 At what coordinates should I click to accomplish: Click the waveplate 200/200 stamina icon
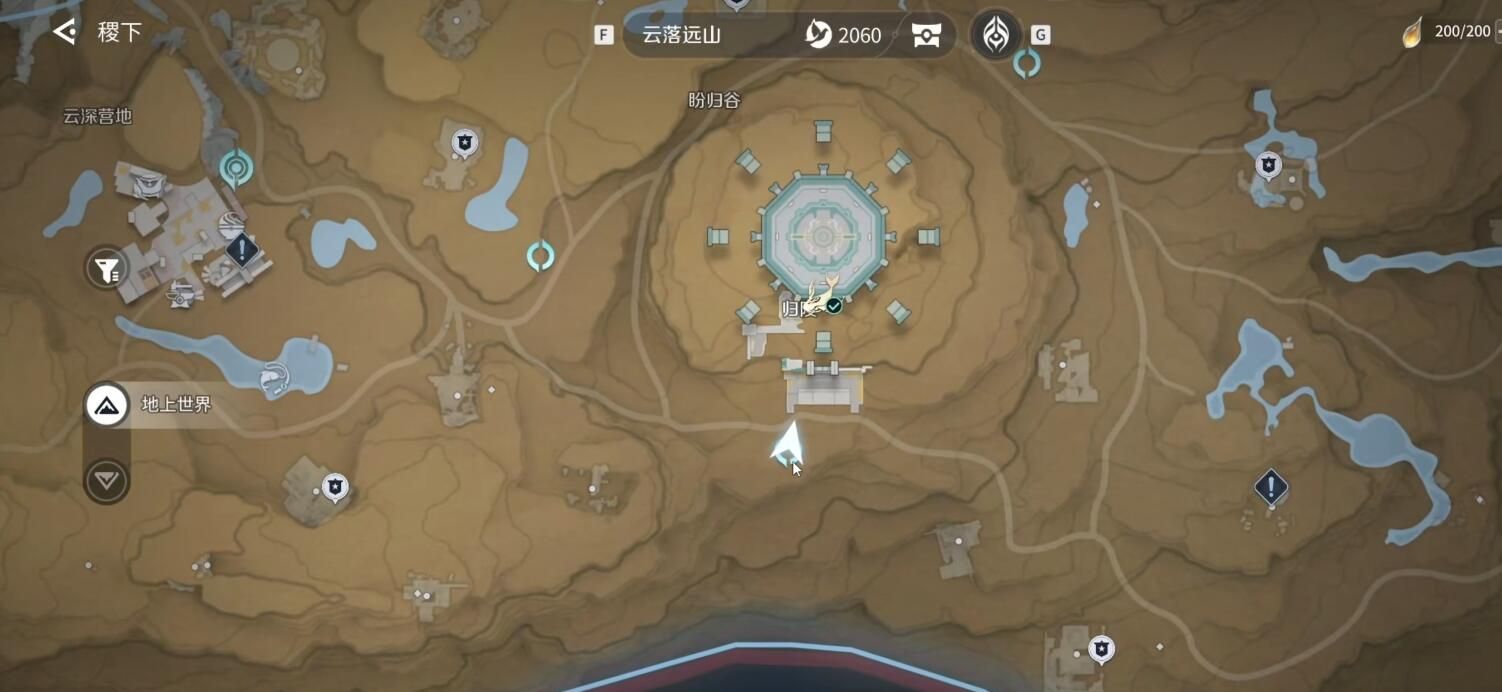click(x=1412, y=32)
